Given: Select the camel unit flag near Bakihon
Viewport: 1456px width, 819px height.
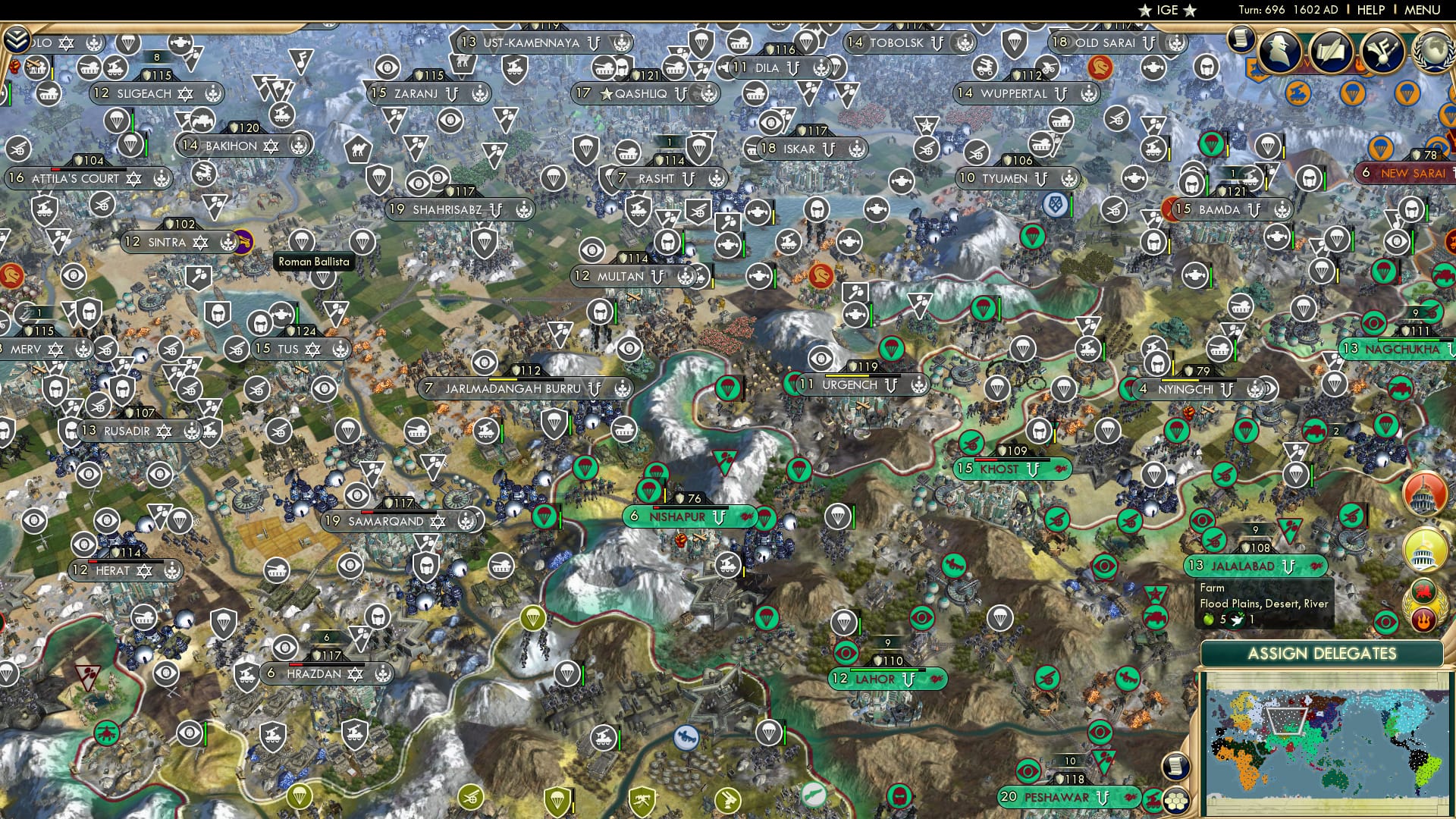Looking at the screenshot, I should pyautogui.click(x=358, y=149).
